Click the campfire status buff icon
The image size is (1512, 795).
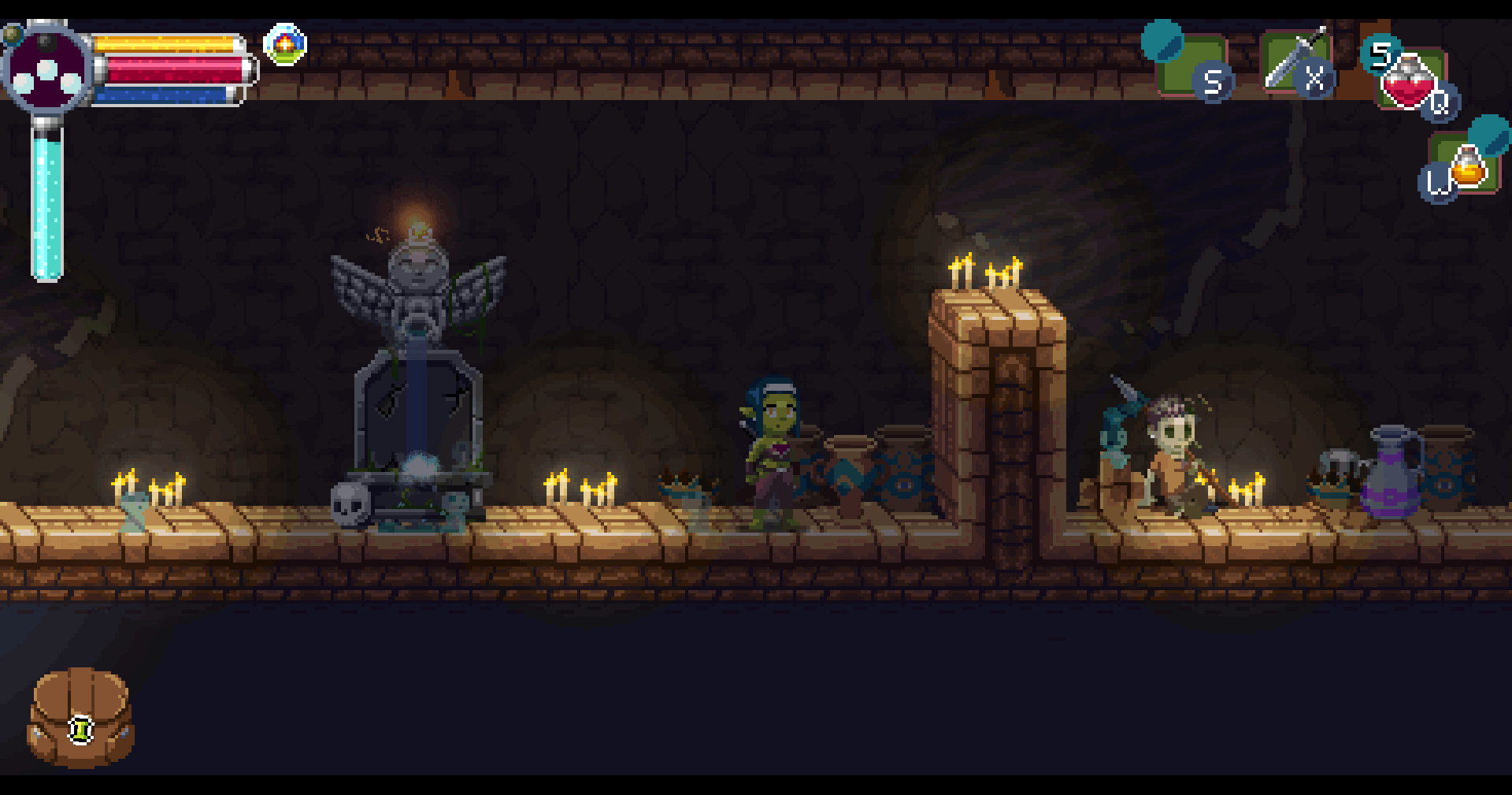(x=285, y=45)
